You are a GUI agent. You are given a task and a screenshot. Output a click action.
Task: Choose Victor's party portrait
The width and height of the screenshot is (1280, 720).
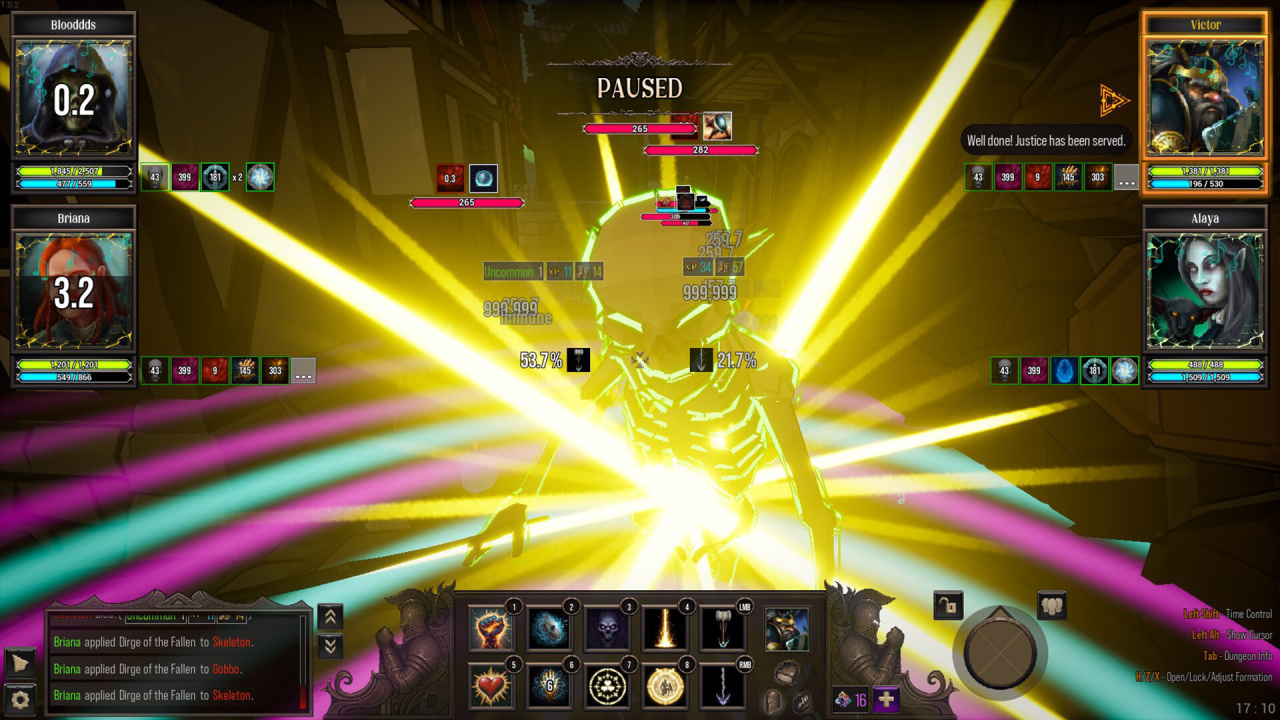(1205, 98)
